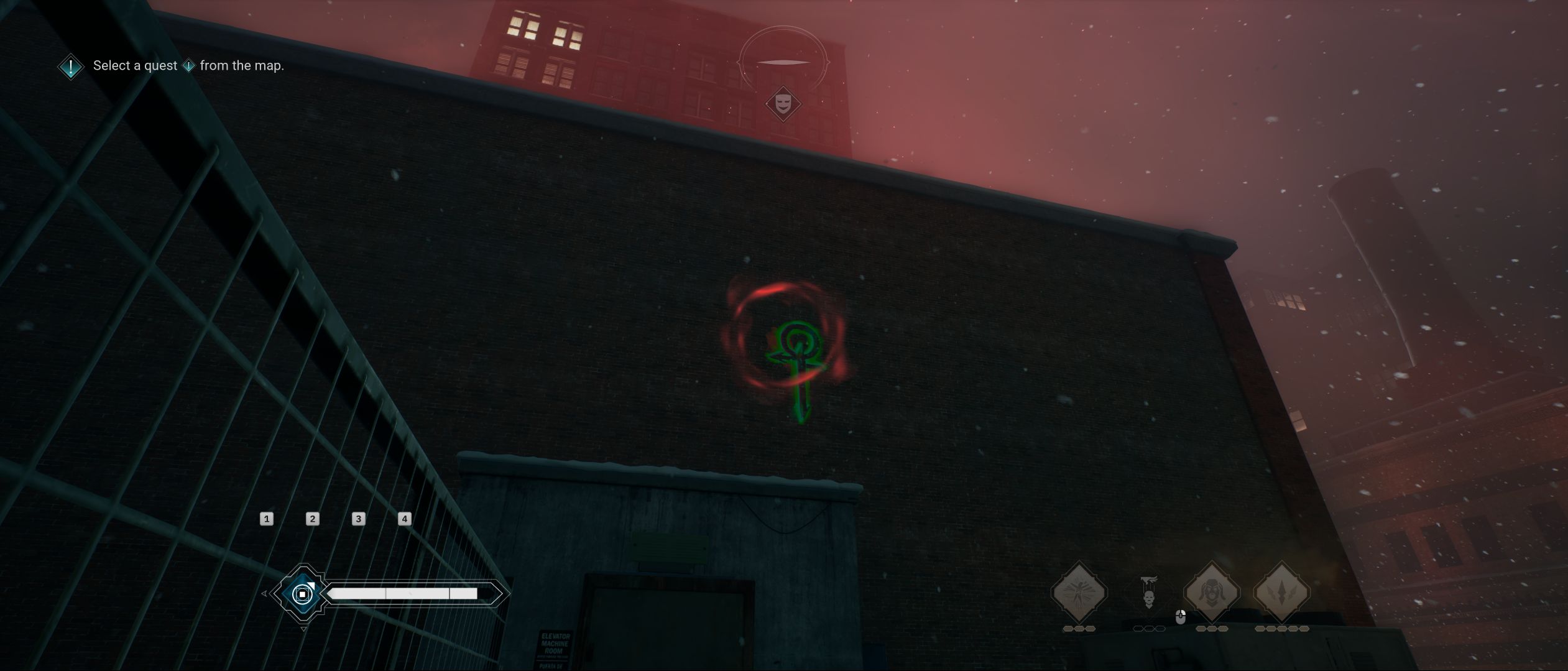Select the winged figure ultimate ability icon
This screenshot has width=1568, height=671.
pyautogui.click(x=1079, y=594)
